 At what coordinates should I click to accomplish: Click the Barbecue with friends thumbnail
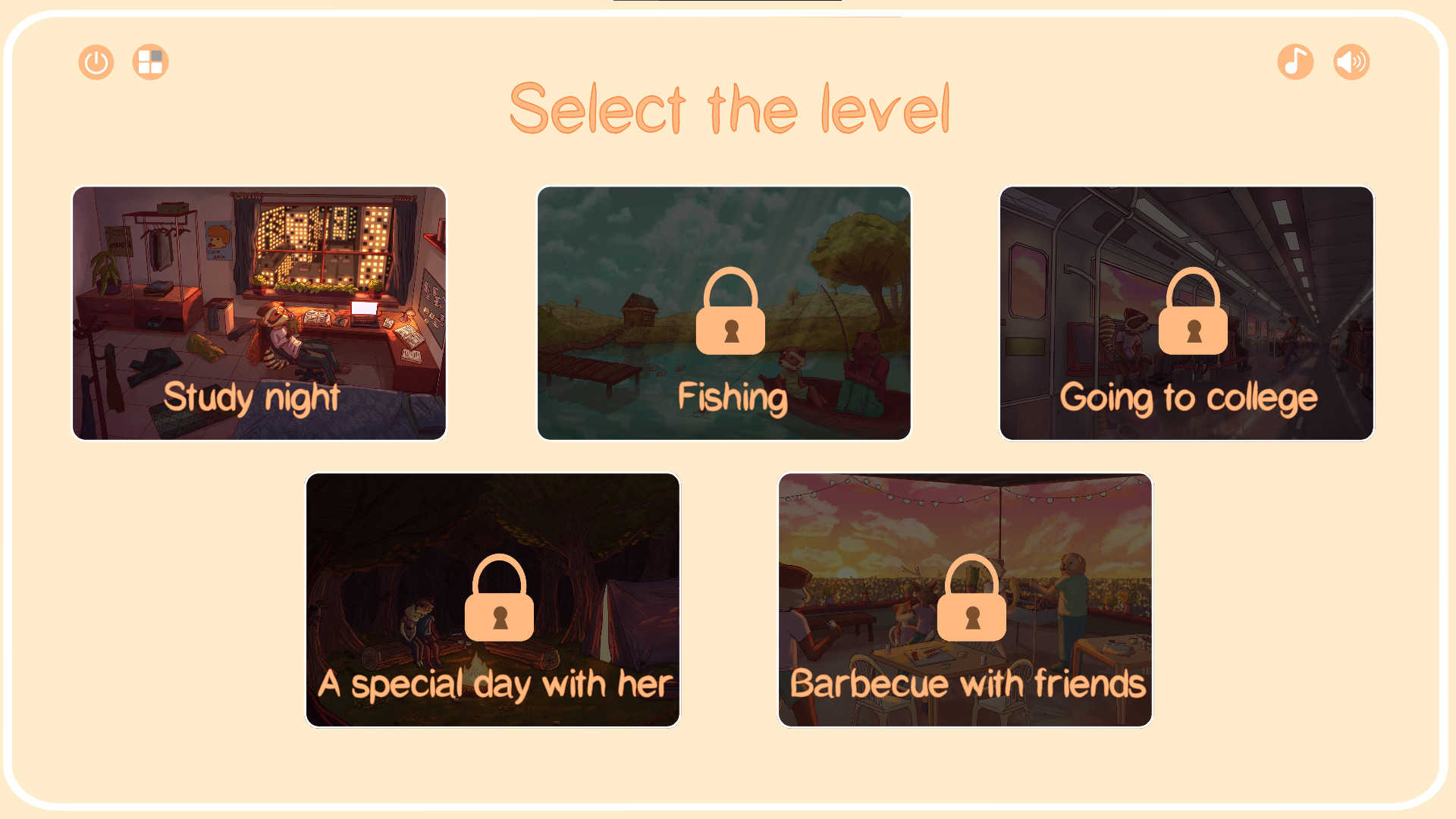pos(965,599)
